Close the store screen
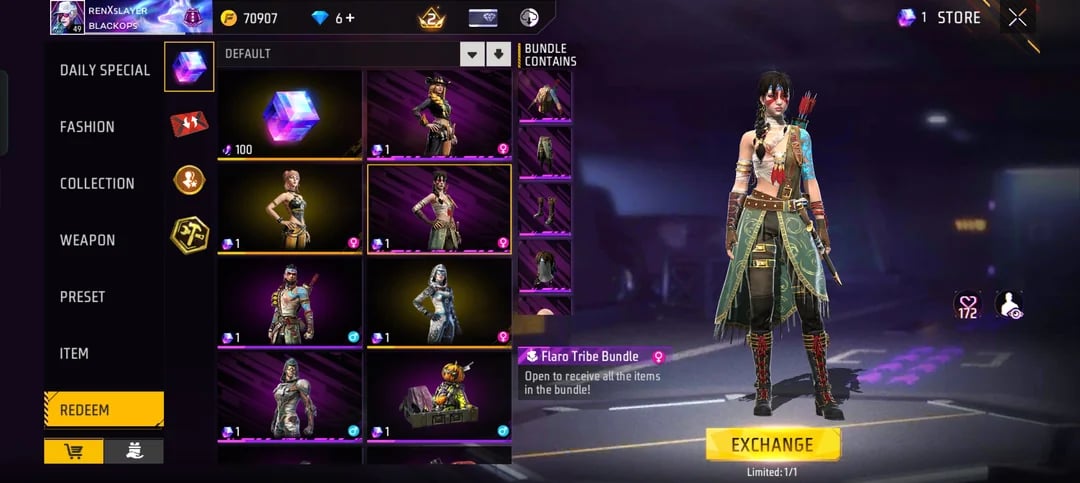 click(1017, 17)
